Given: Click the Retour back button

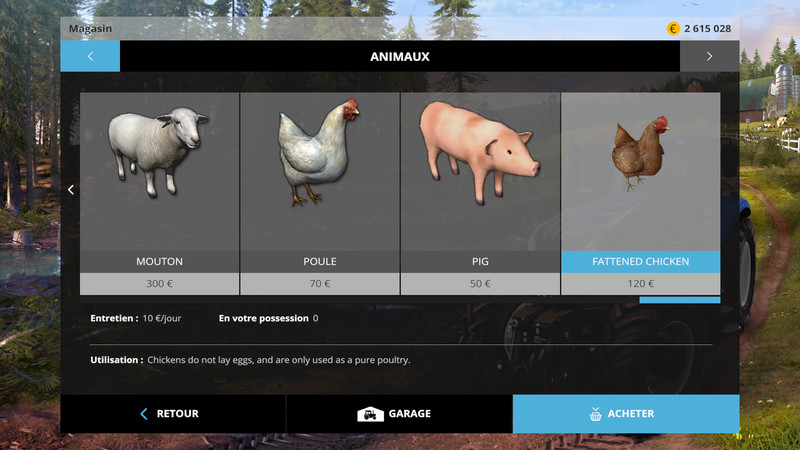Looking at the screenshot, I should click(173, 414).
